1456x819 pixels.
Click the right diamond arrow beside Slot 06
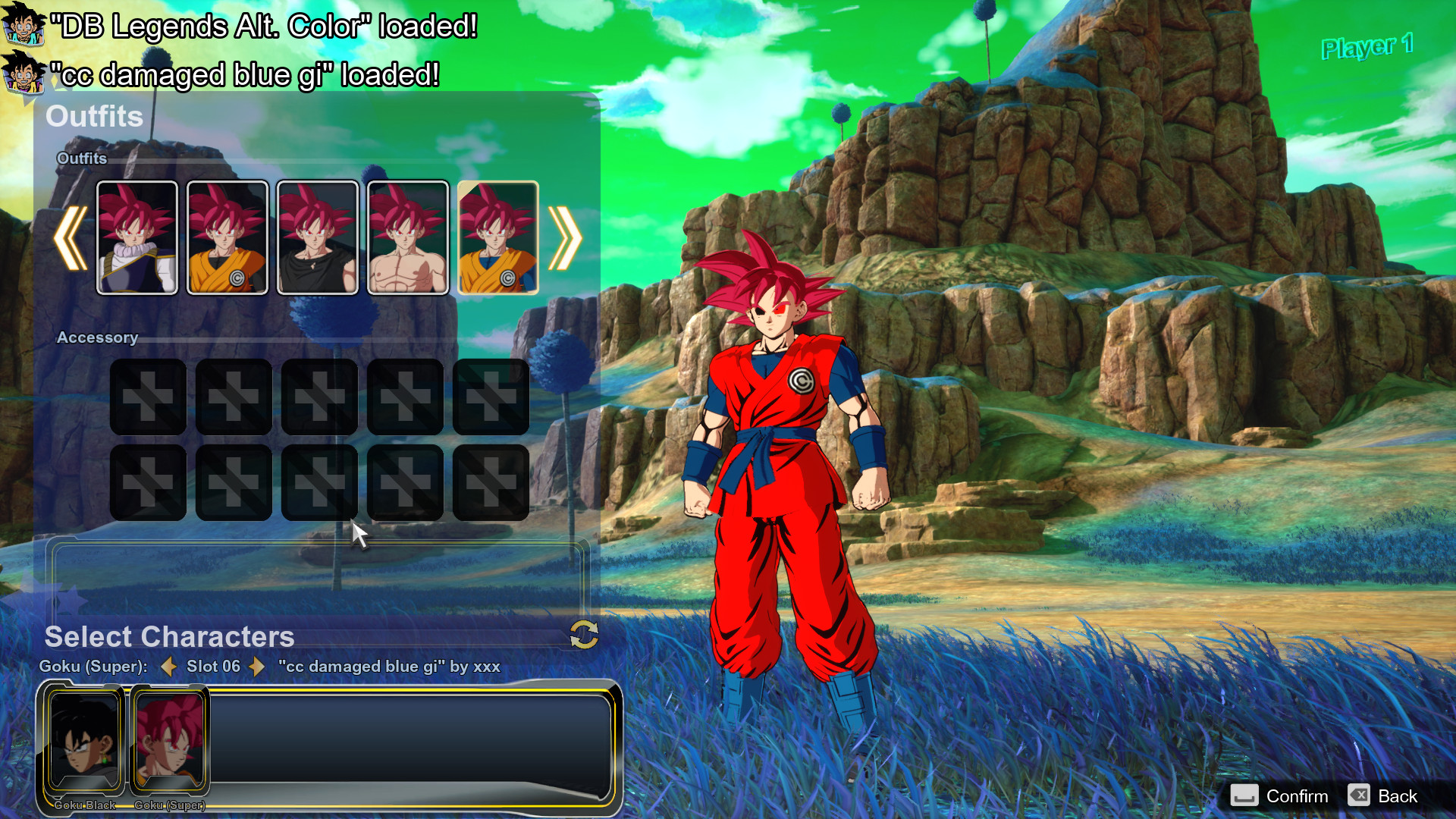pyautogui.click(x=258, y=667)
